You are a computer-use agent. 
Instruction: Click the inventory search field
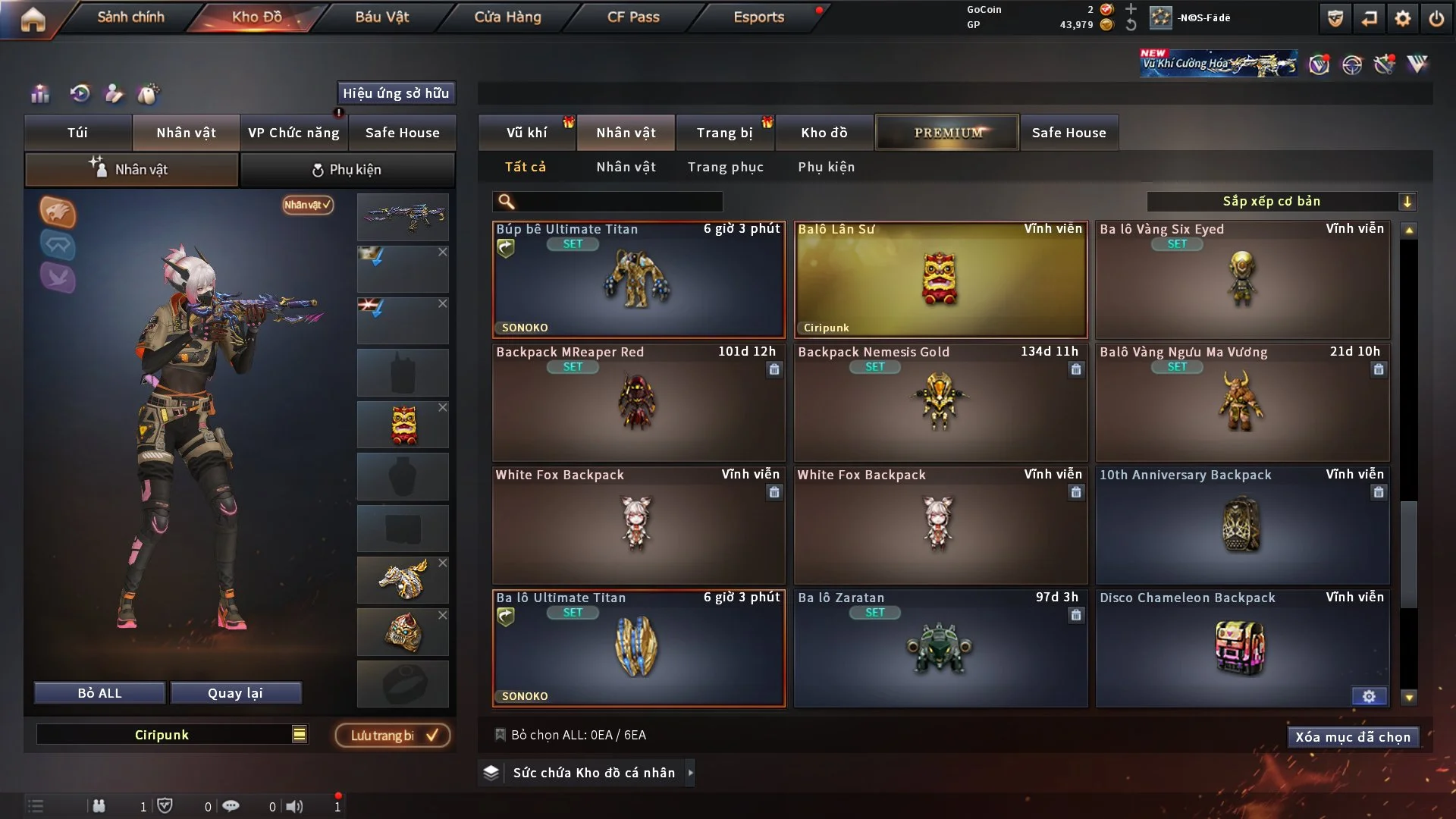tap(618, 201)
